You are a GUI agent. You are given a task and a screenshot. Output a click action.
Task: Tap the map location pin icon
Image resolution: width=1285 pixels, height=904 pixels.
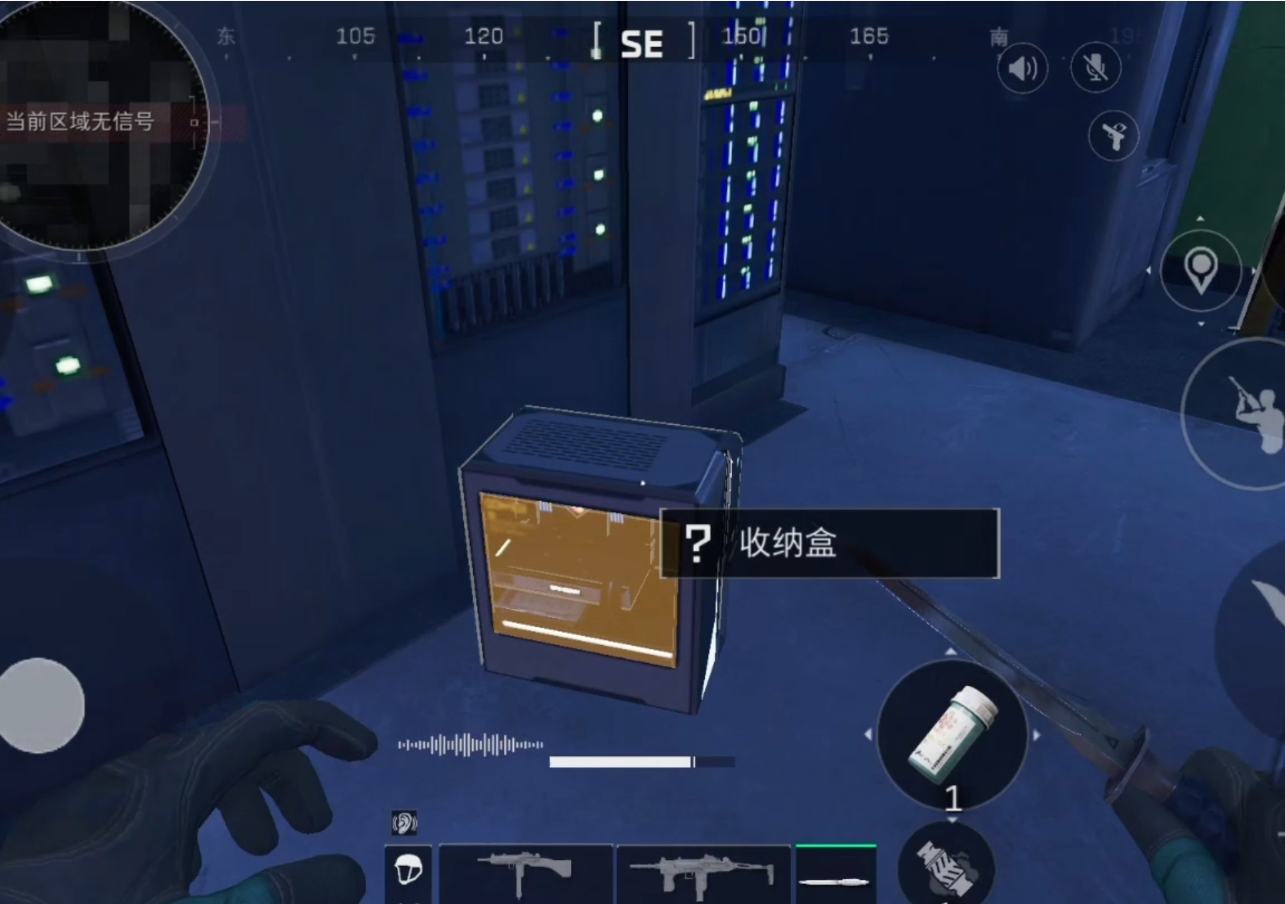1202,271
